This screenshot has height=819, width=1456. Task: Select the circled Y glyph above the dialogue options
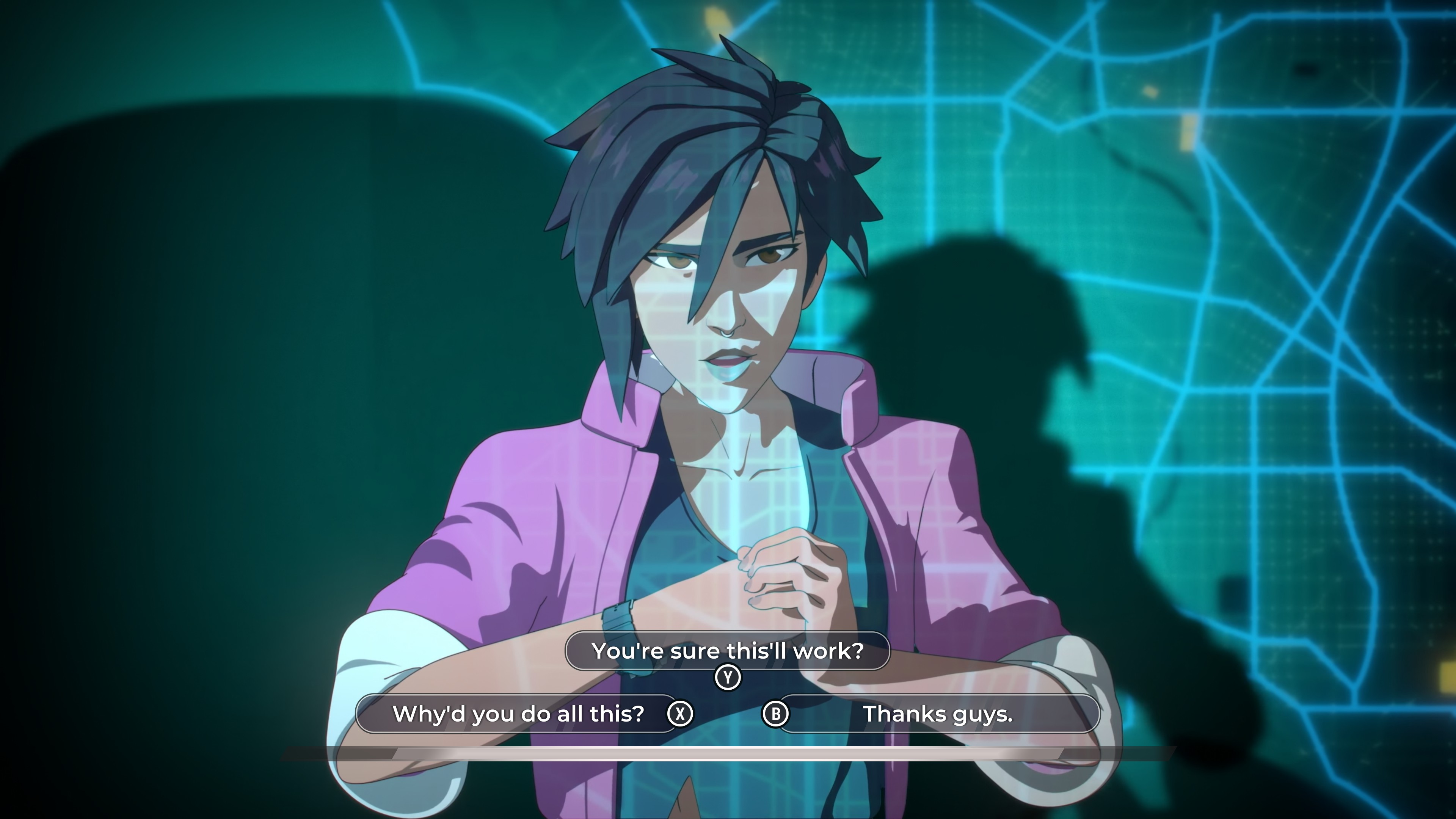[x=728, y=676]
